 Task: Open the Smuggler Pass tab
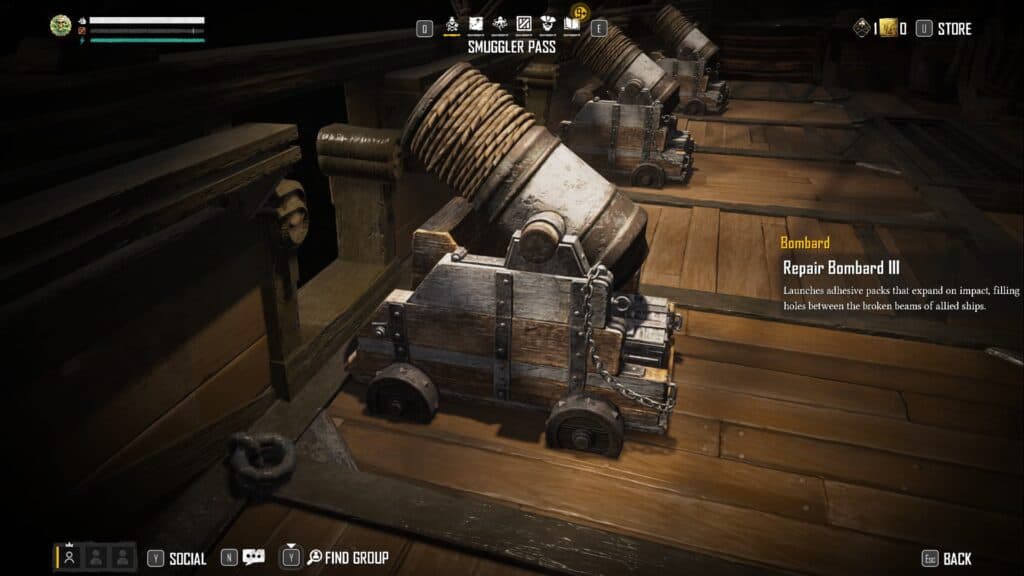point(453,24)
